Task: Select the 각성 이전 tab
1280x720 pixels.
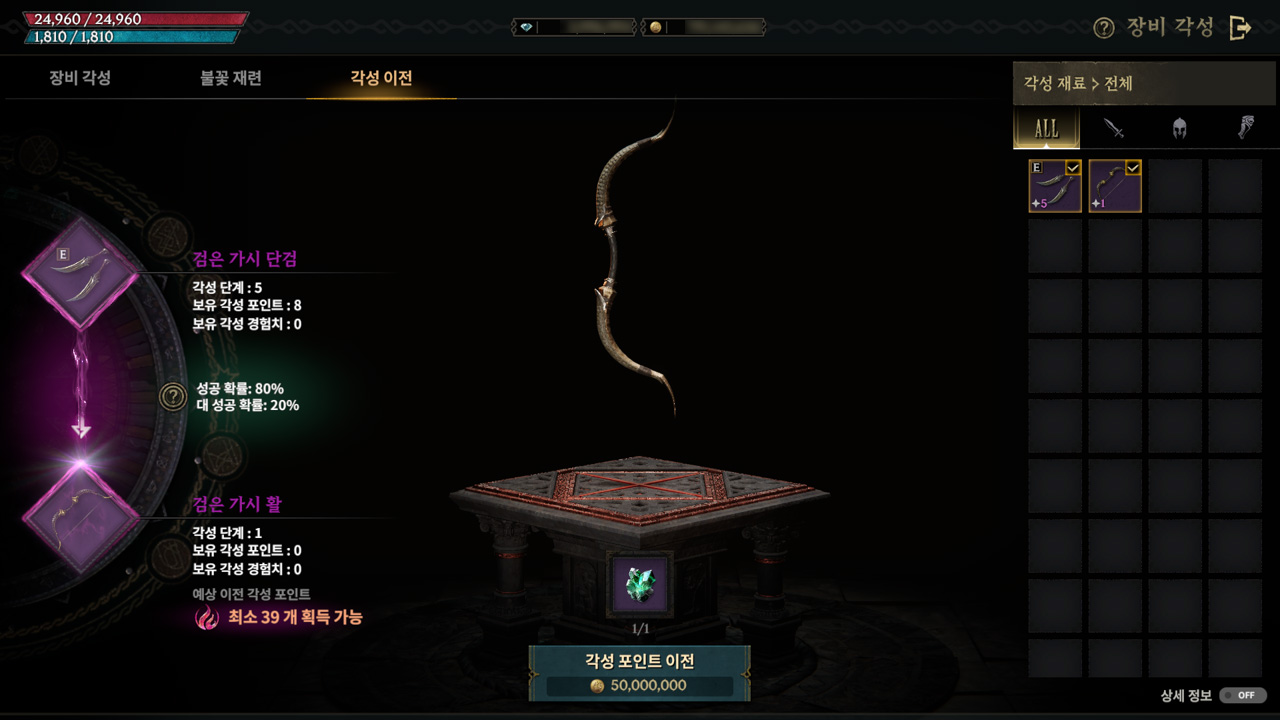Action: coord(381,78)
